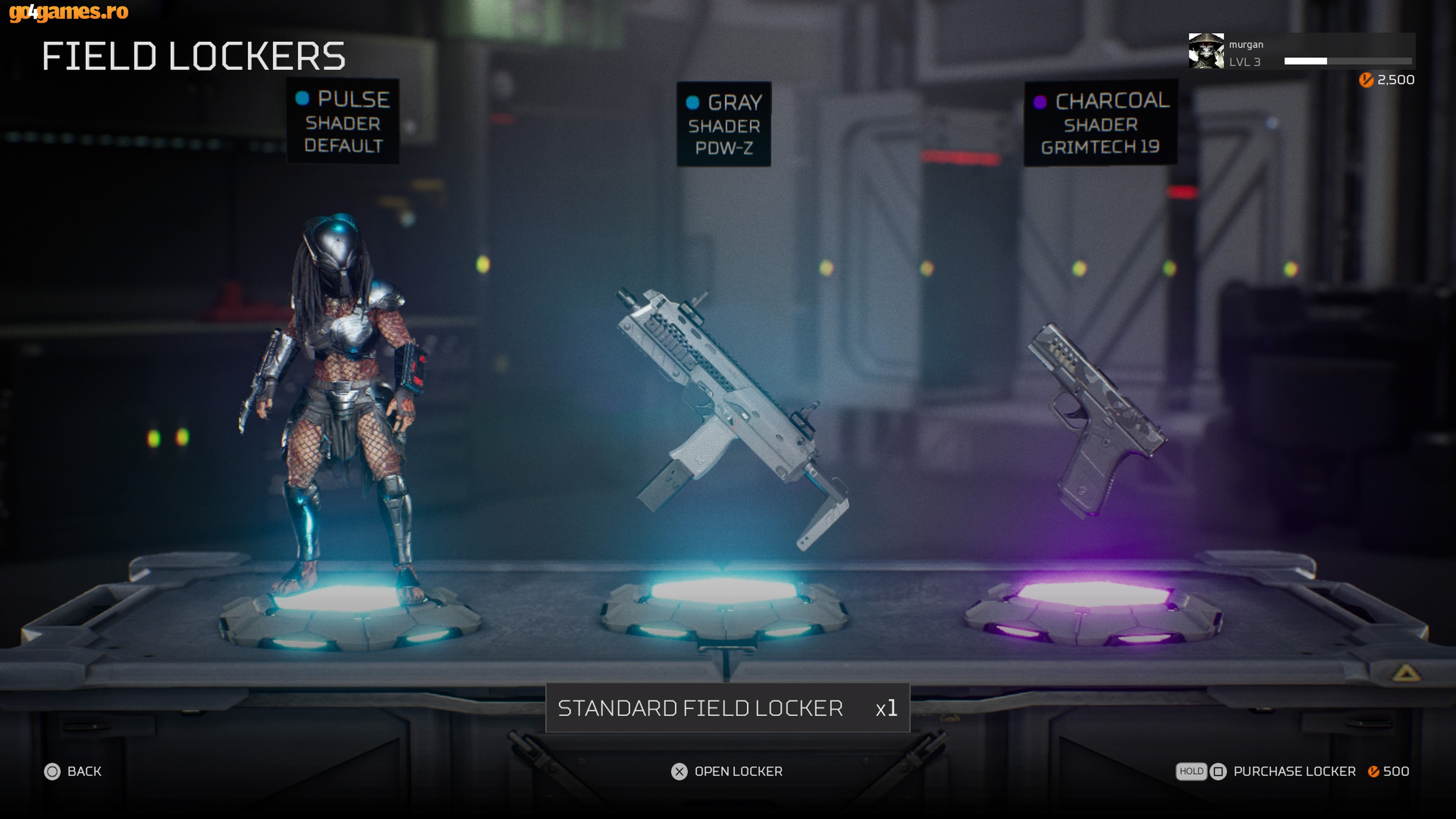Viewport: 1456px width, 819px height.
Task: Purchase a locker for 500
Action: [x=1293, y=772]
